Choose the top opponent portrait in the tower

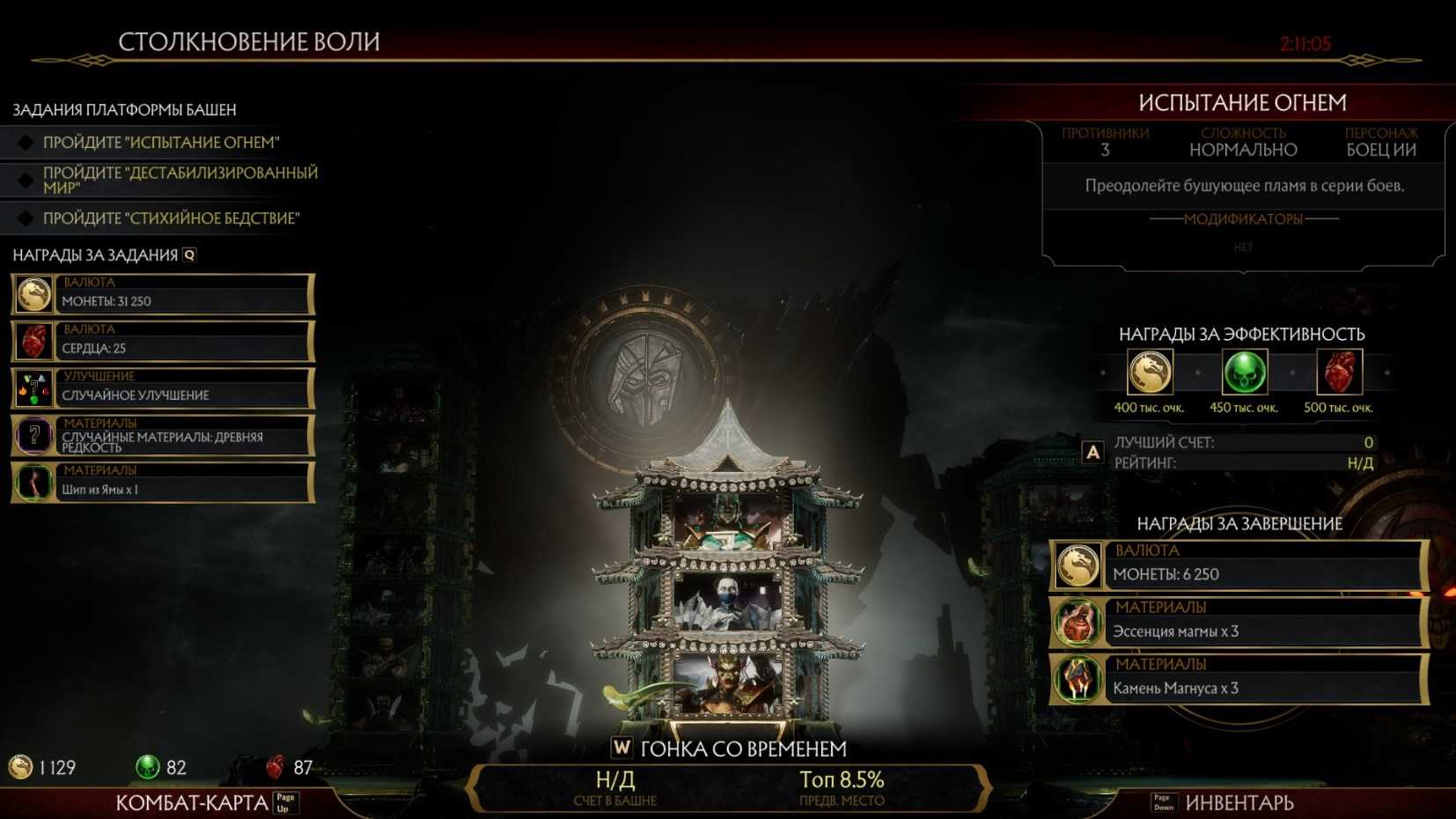727,522
